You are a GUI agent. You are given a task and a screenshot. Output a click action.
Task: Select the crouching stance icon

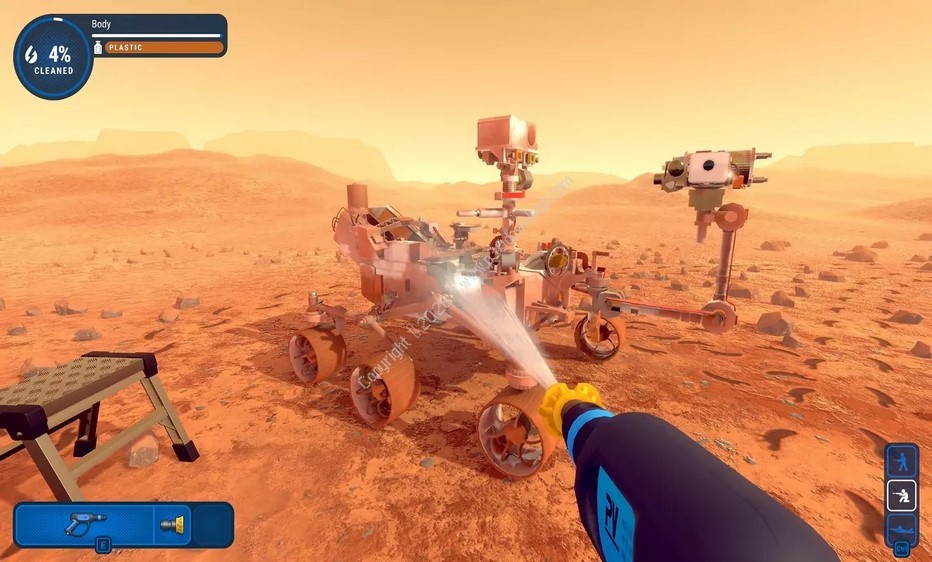coord(902,495)
